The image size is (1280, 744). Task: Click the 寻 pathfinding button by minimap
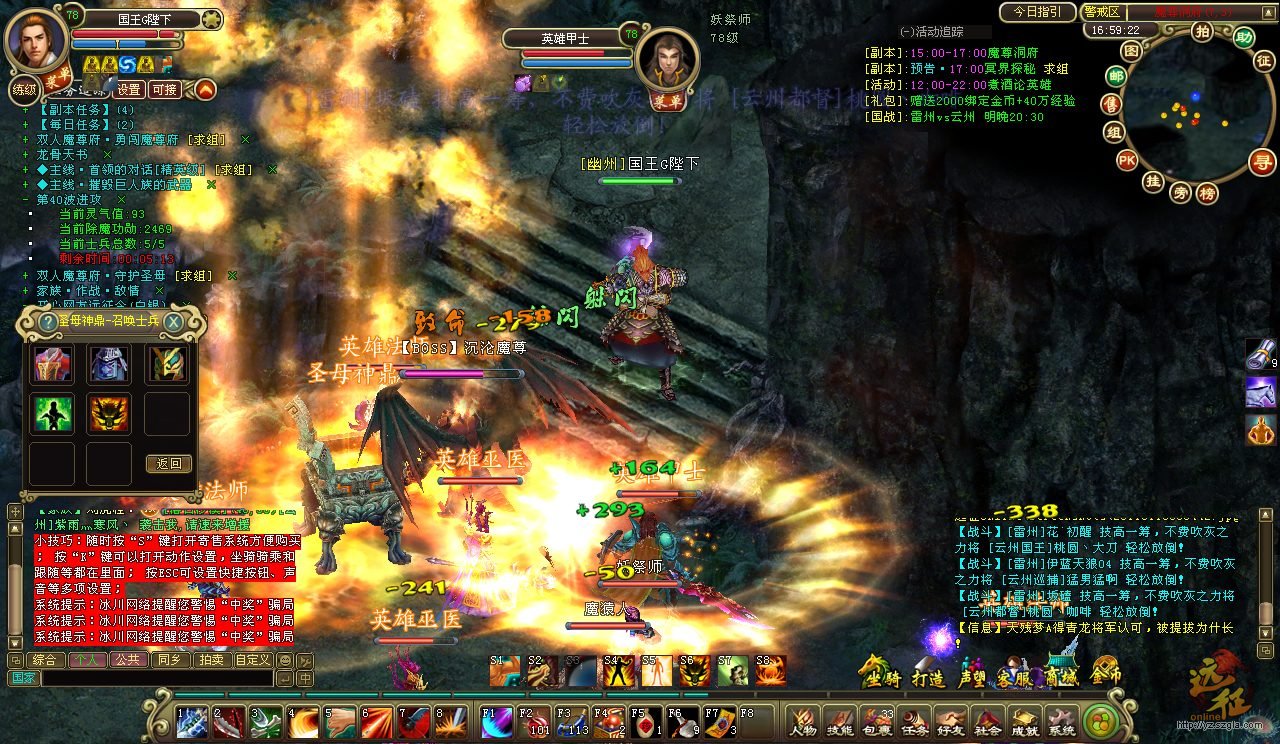click(x=1264, y=162)
